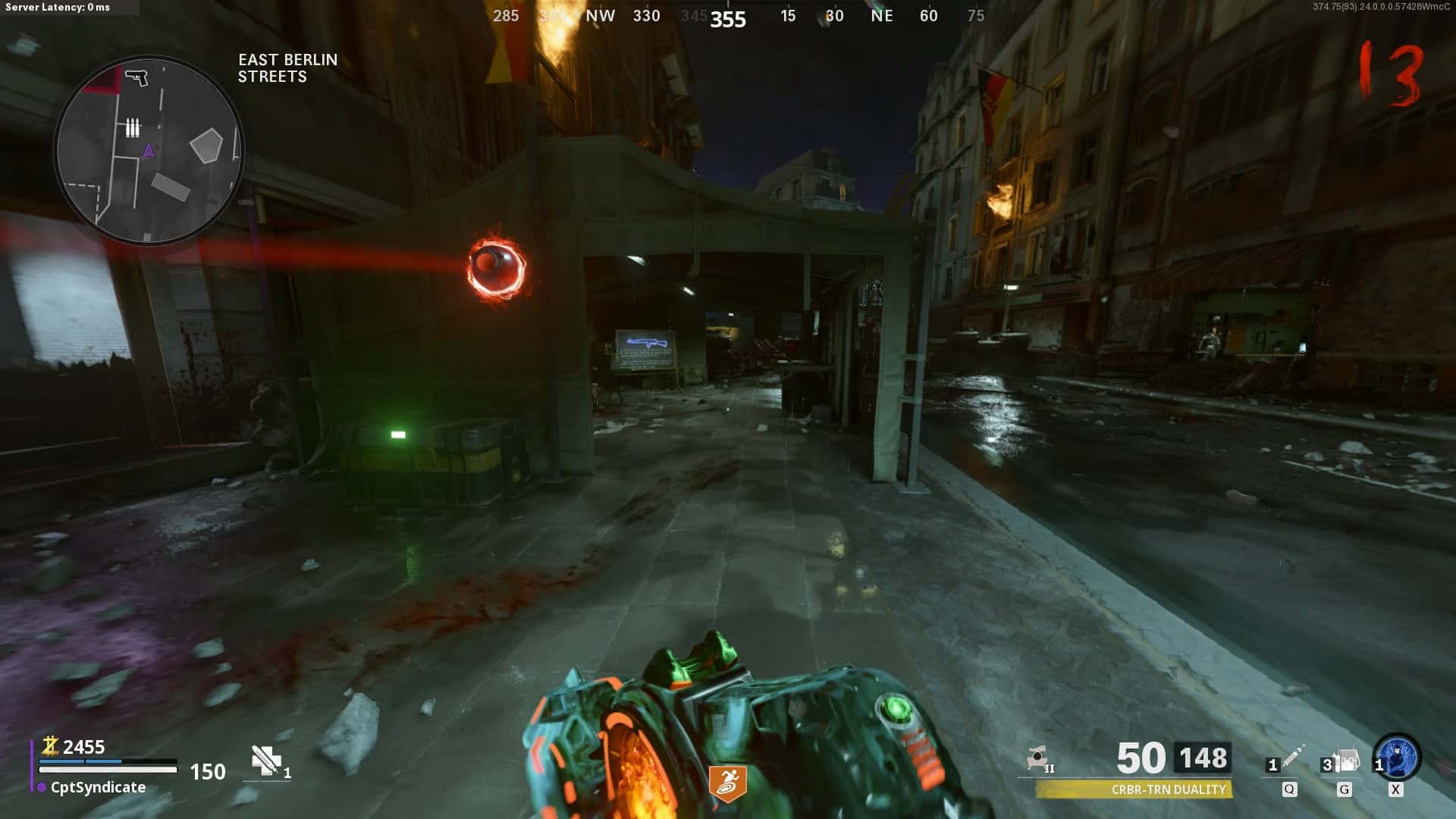Click the CRBR-TRN Duality weapon label
The height and width of the screenshot is (819, 1456).
pyautogui.click(x=1168, y=789)
